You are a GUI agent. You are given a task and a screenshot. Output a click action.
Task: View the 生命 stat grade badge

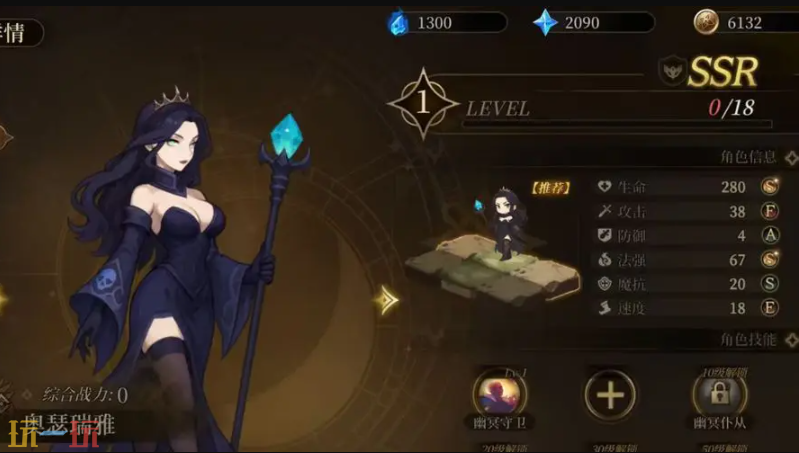pos(771,186)
